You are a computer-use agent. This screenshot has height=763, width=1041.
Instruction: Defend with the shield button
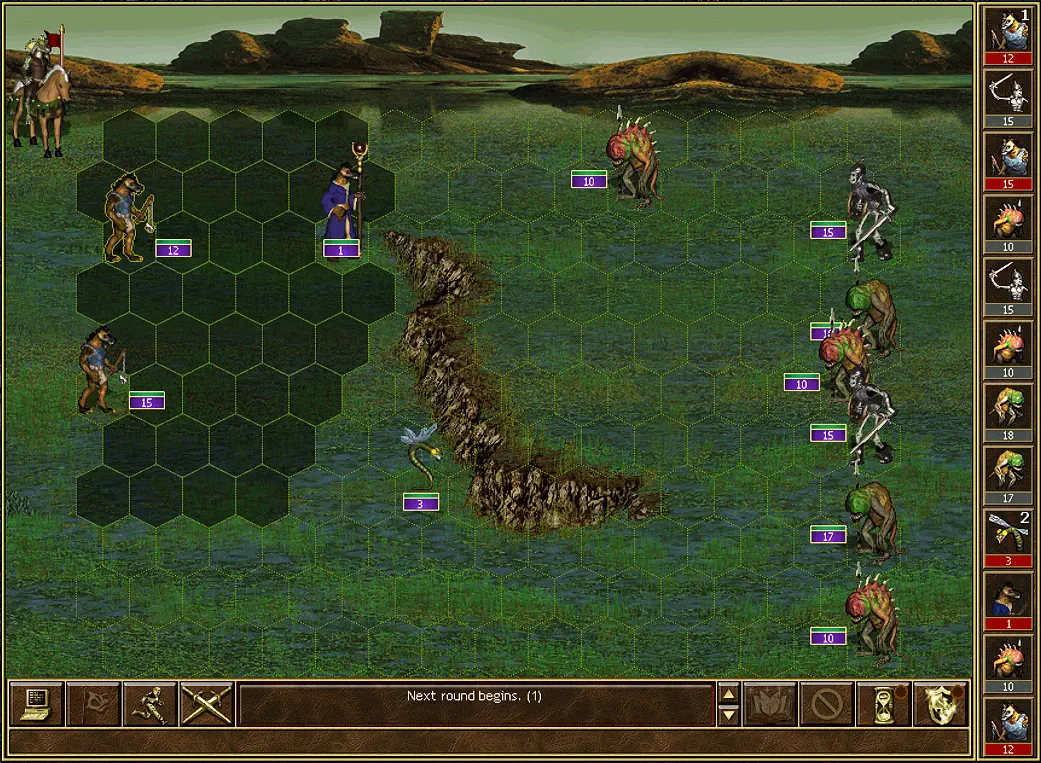pyautogui.click(x=941, y=704)
